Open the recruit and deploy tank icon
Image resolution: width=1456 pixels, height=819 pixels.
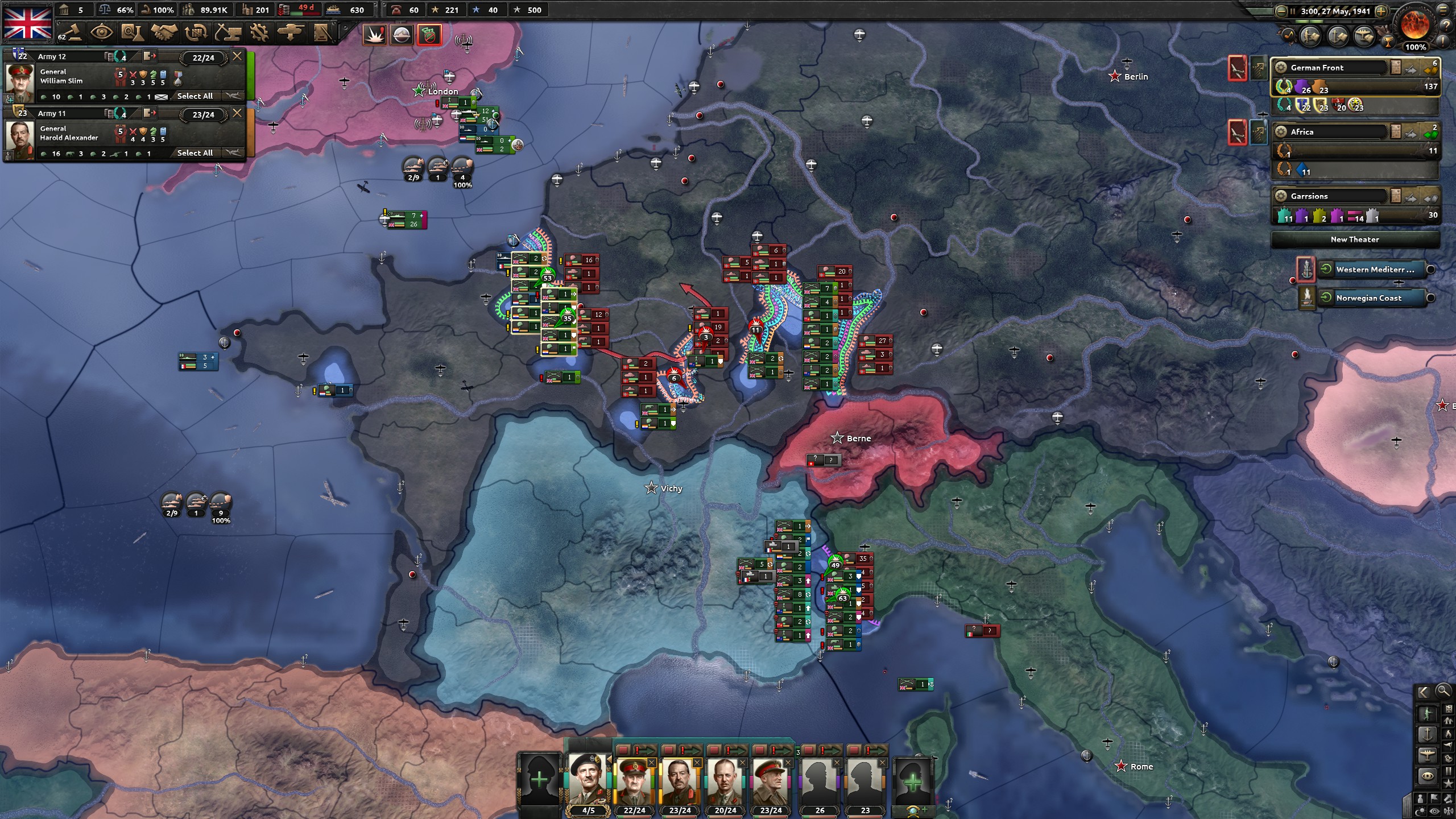point(291,32)
